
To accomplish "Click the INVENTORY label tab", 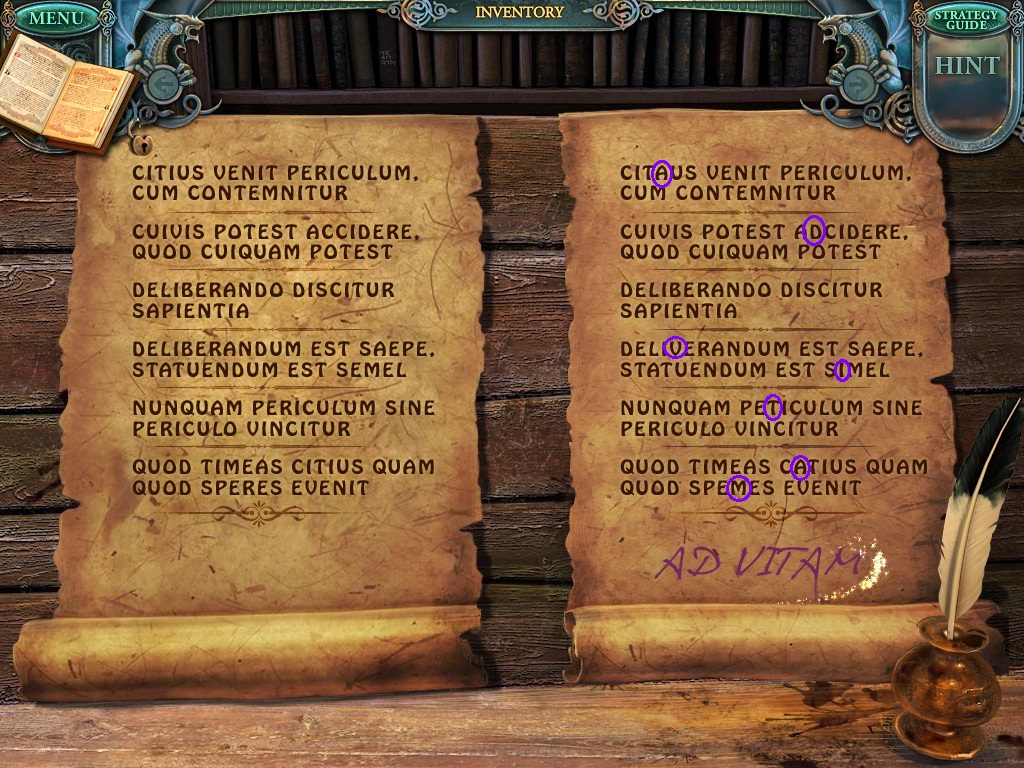I will (x=519, y=13).
